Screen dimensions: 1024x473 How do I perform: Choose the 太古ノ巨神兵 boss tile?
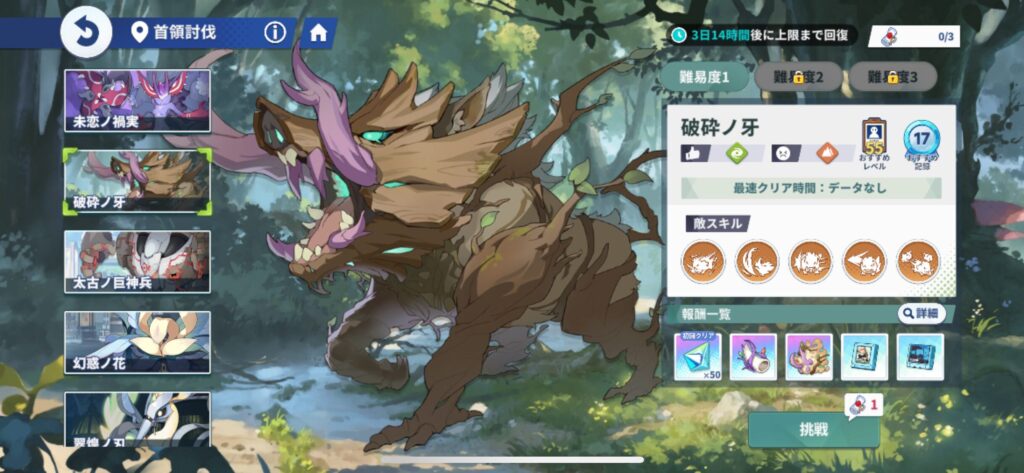pyautogui.click(x=137, y=262)
